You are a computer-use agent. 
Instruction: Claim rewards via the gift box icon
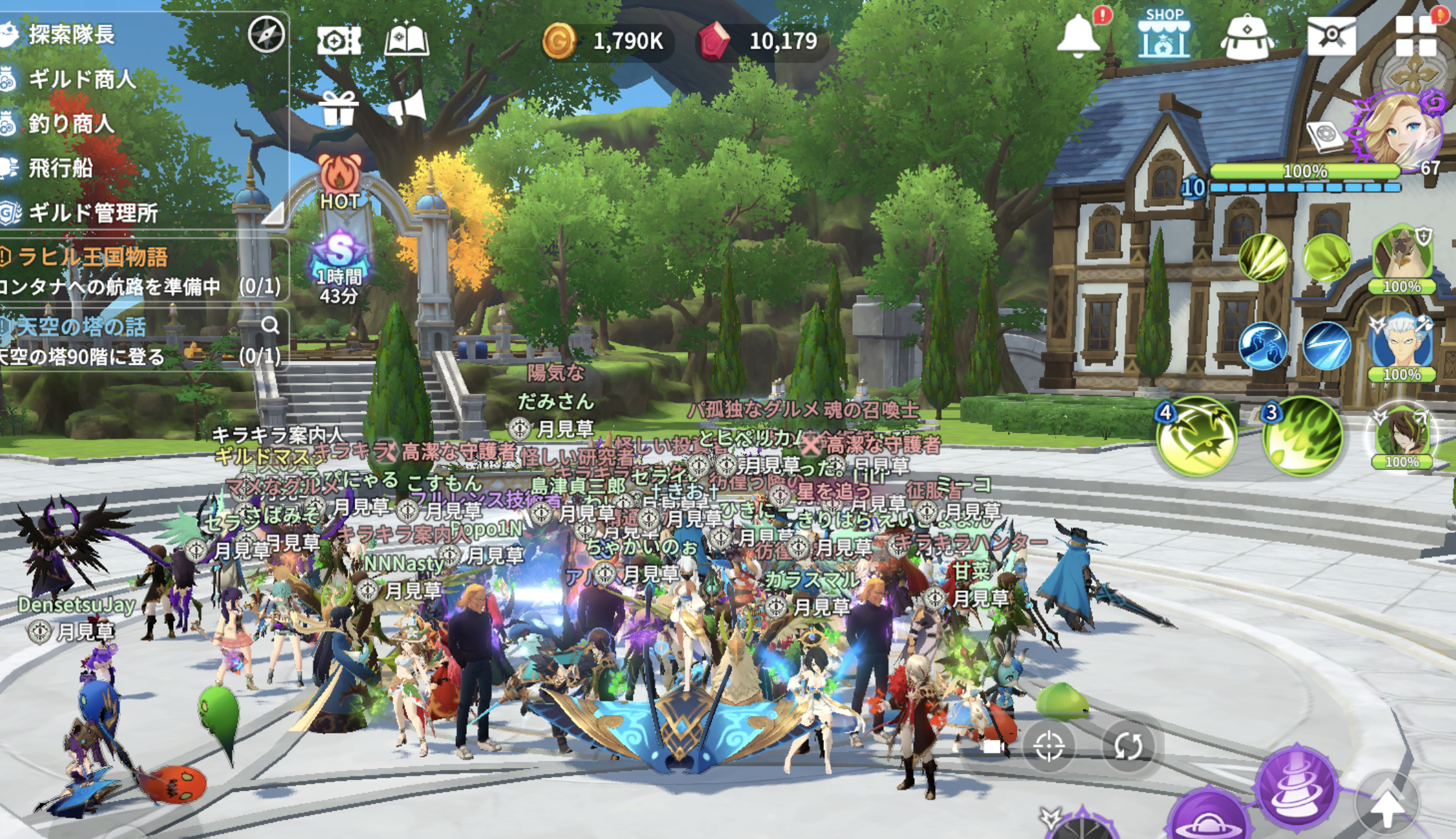pos(338,108)
